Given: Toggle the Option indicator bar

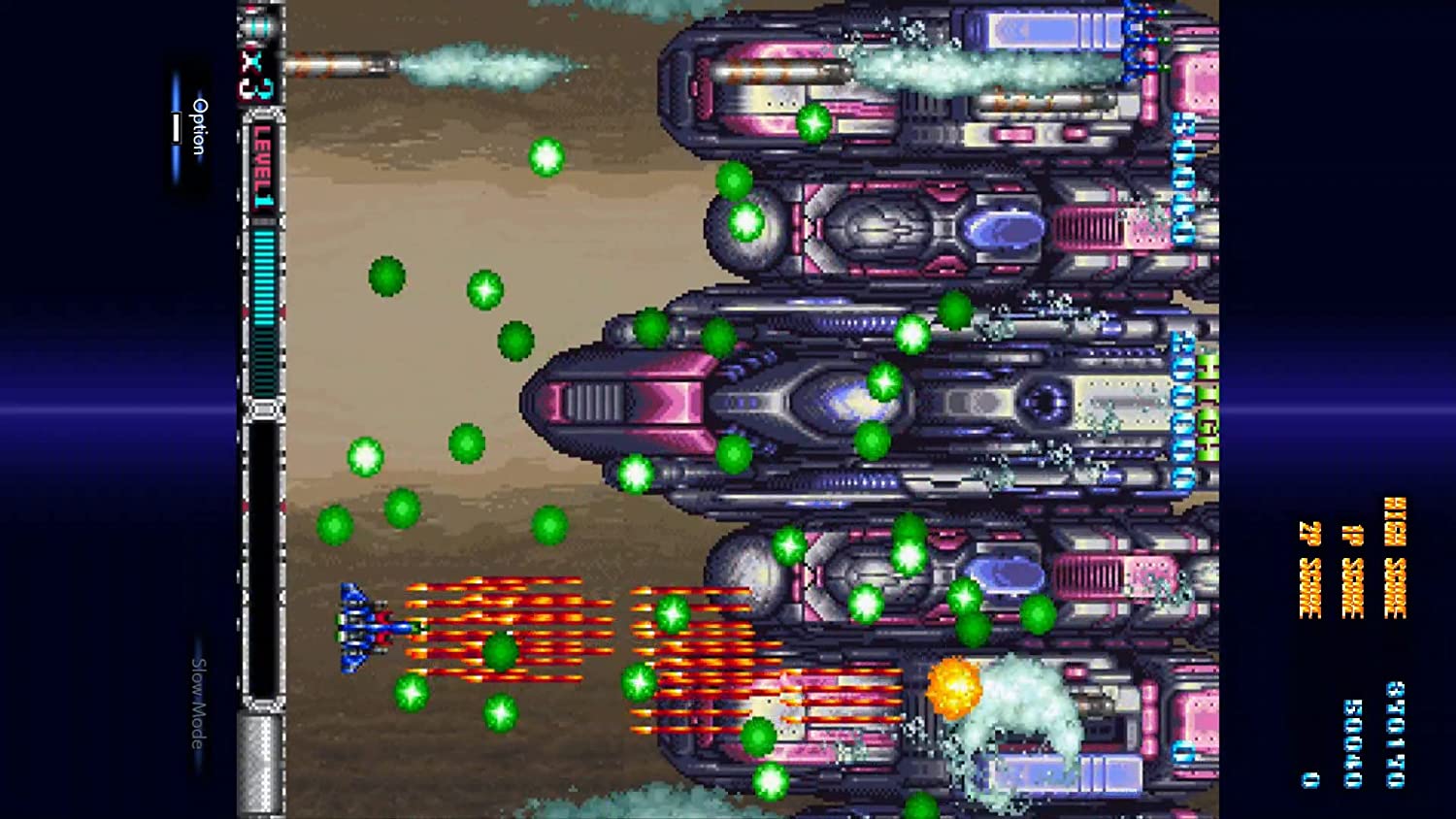Looking at the screenshot, I should pos(177,128).
